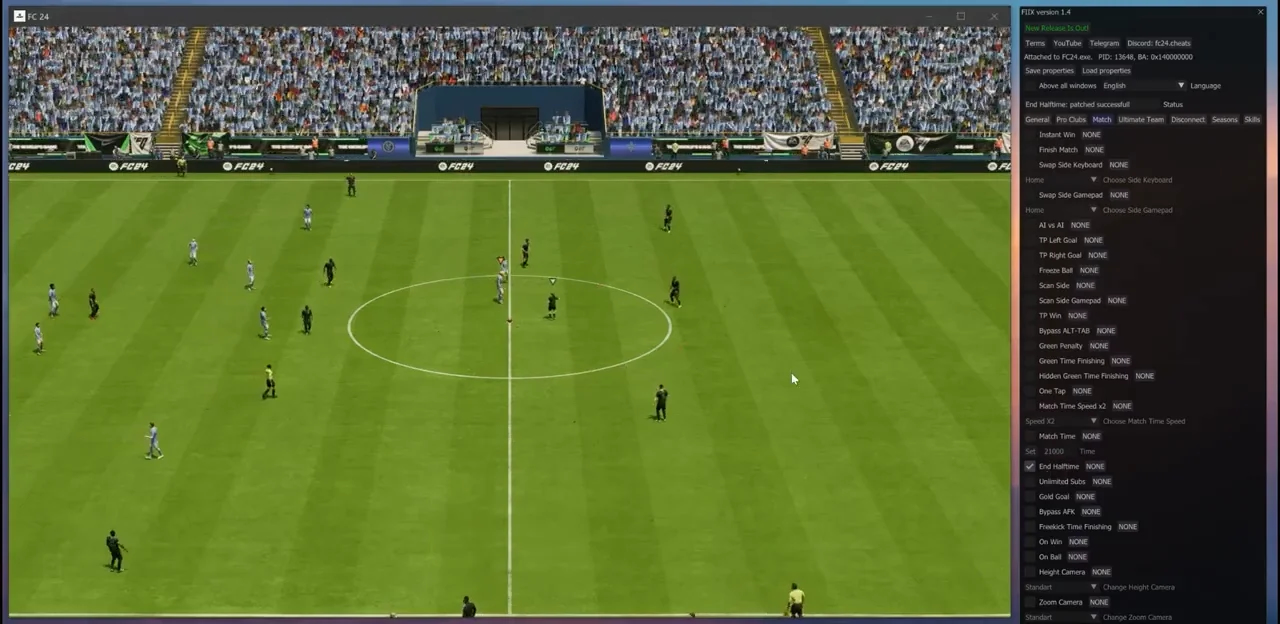1280x624 pixels.
Task: Switch to the Ultimate Team tab
Action: 1141,120
